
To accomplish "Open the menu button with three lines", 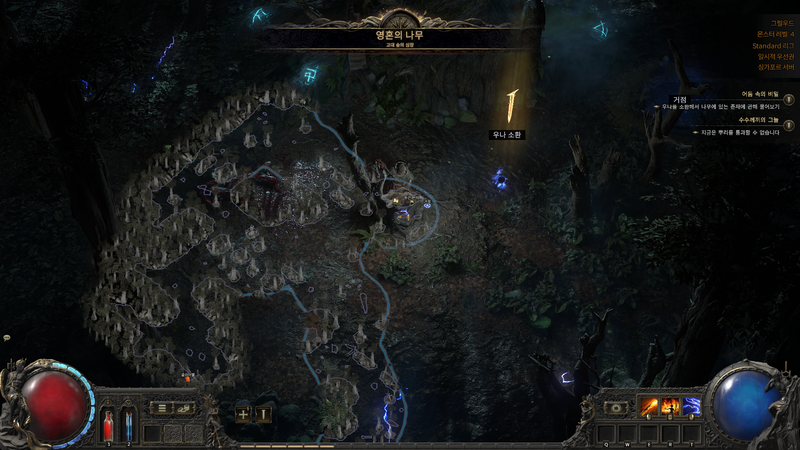I will tap(159, 408).
